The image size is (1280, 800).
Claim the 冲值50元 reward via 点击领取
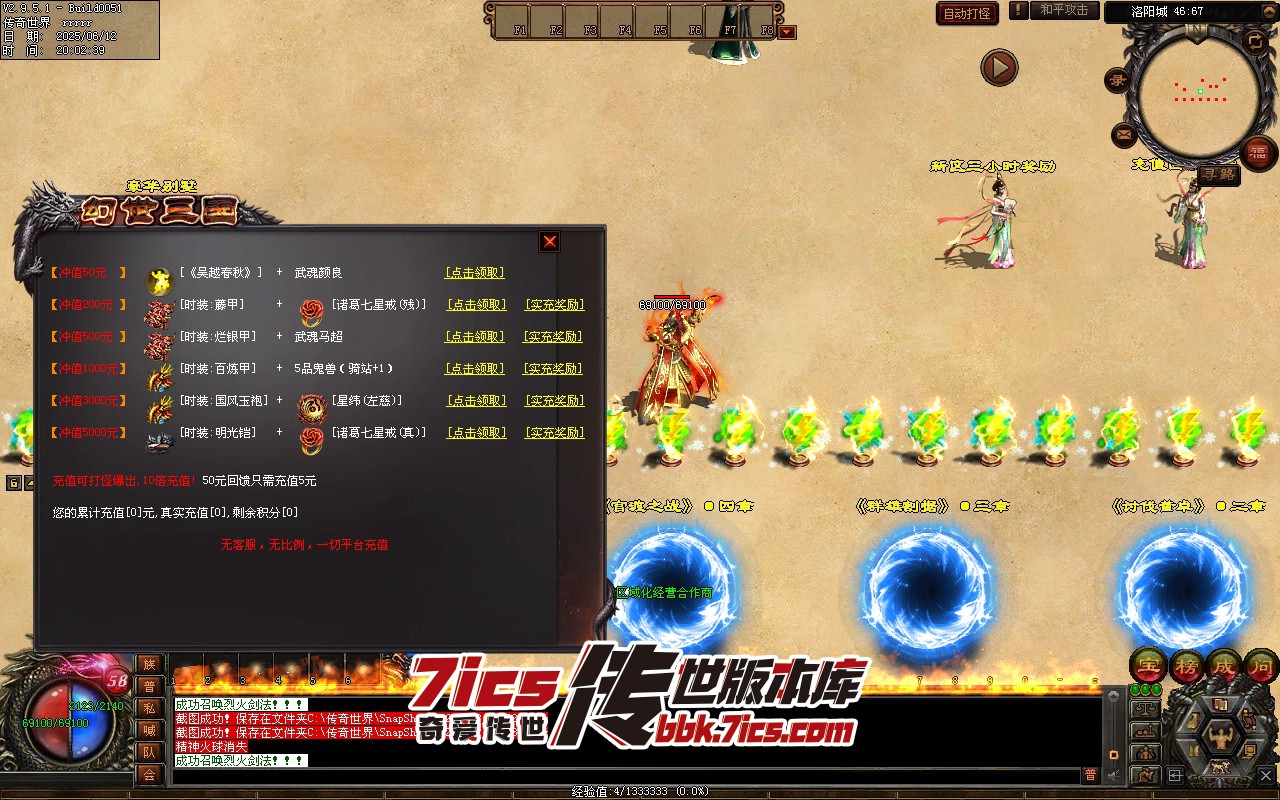(474, 272)
